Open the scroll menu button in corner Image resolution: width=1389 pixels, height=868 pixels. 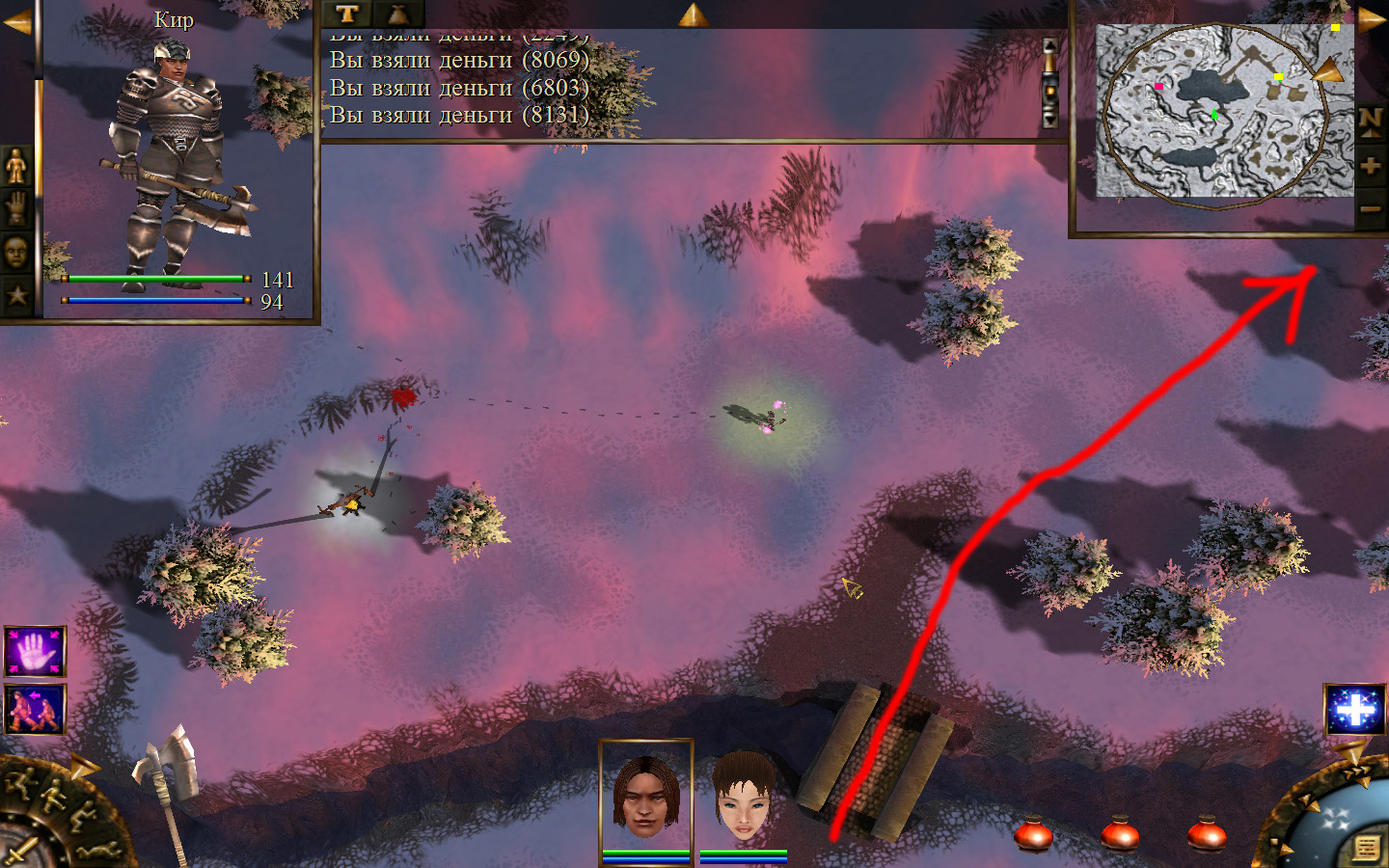pos(1366,848)
